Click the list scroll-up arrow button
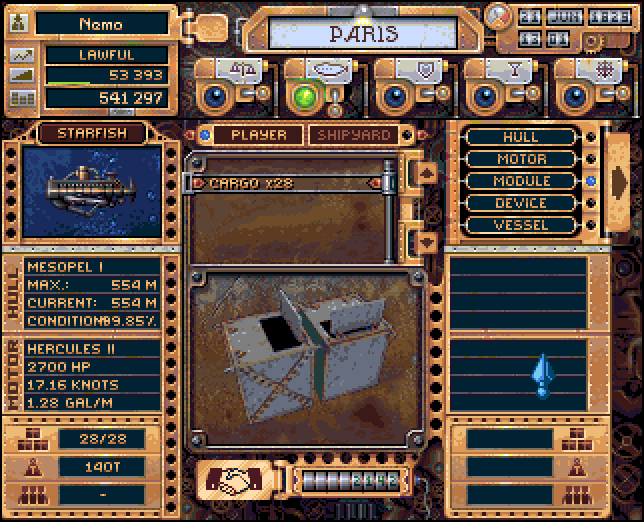 [x=425, y=172]
